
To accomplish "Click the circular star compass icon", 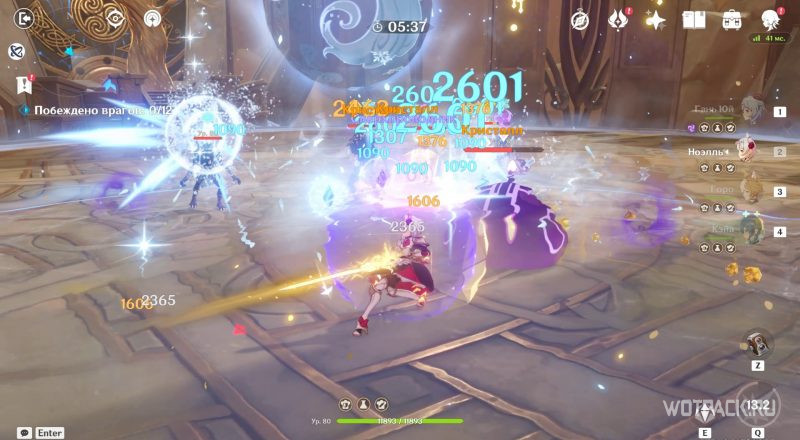I will pyautogui.click(x=152, y=18).
